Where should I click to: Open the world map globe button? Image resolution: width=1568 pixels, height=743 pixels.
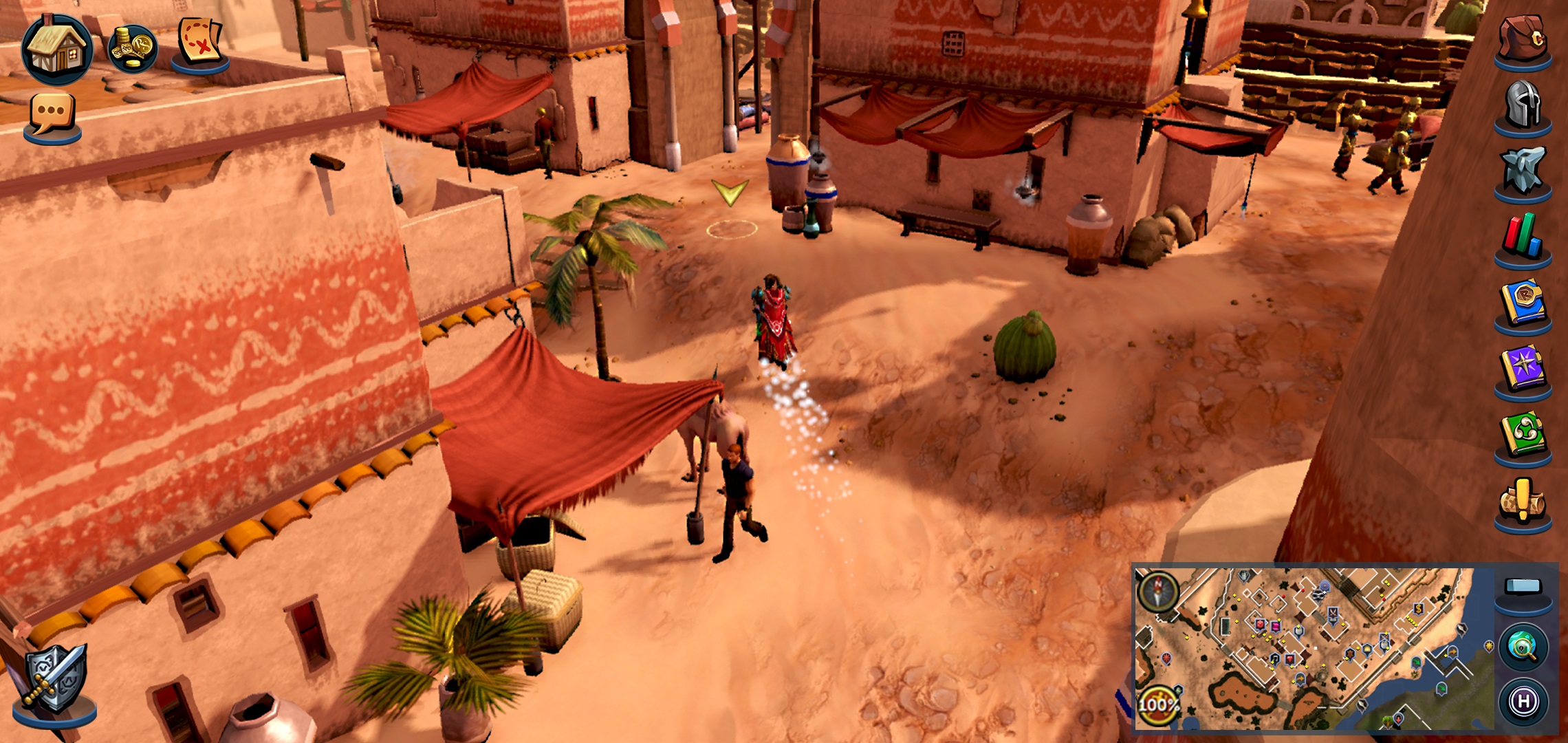coord(1523,647)
